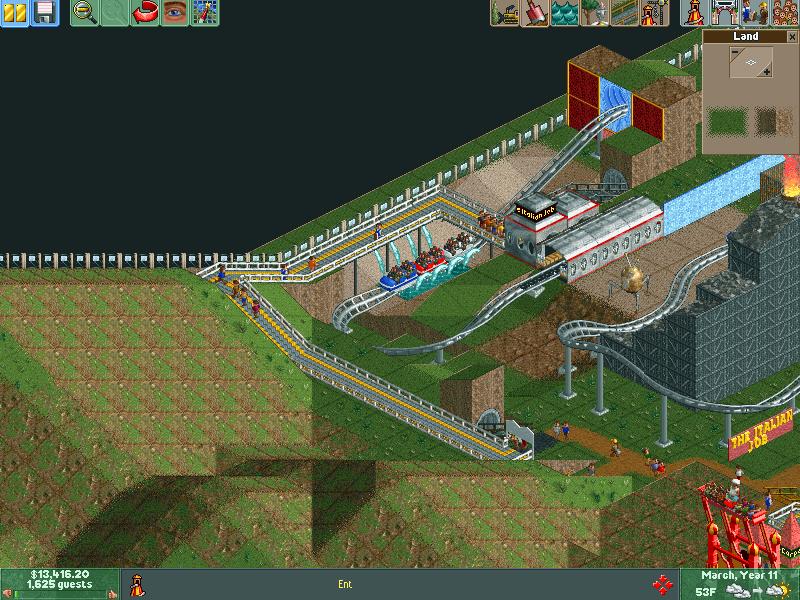Open the guests list
Viewport: 800px width, 600px height.
click(783, 13)
